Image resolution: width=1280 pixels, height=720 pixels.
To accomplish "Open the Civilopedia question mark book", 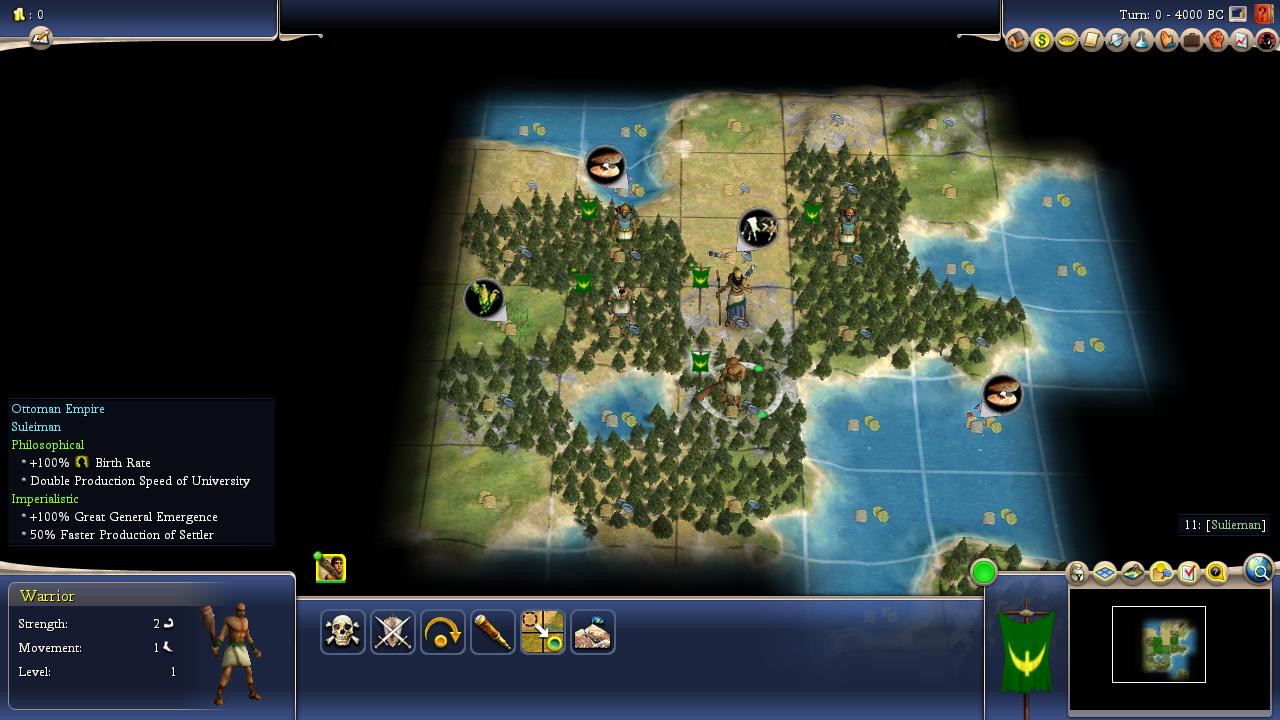I will pos(1264,14).
